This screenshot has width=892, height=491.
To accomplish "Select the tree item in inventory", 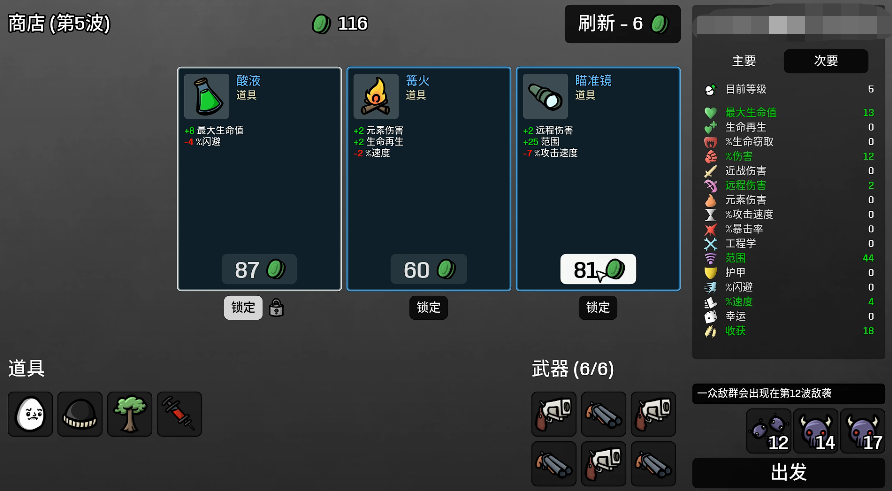I will click(130, 414).
